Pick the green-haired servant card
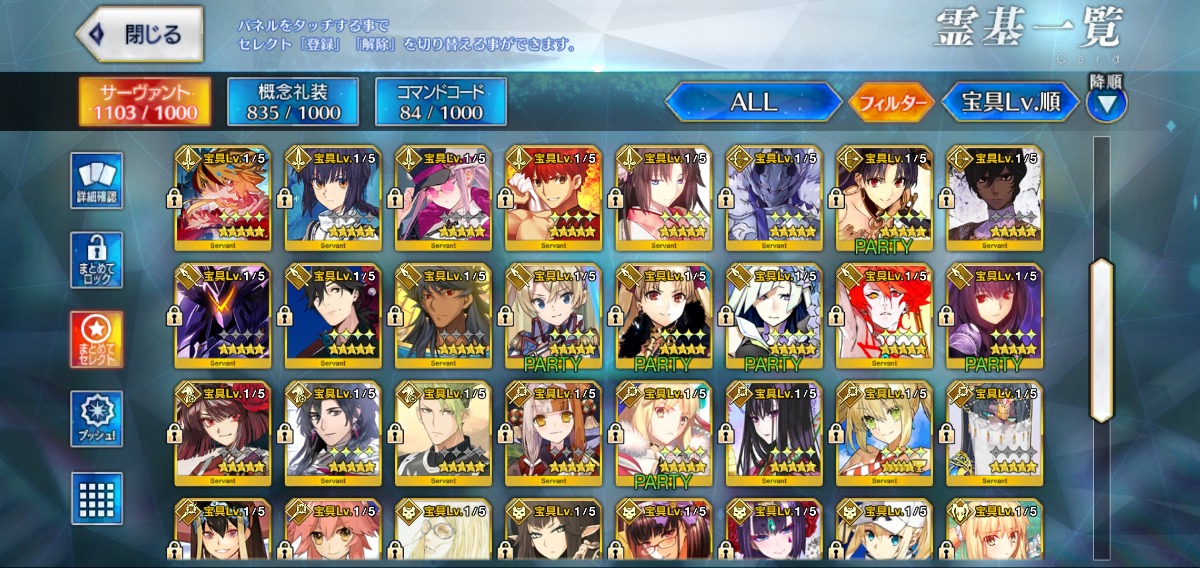 click(x=443, y=431)
